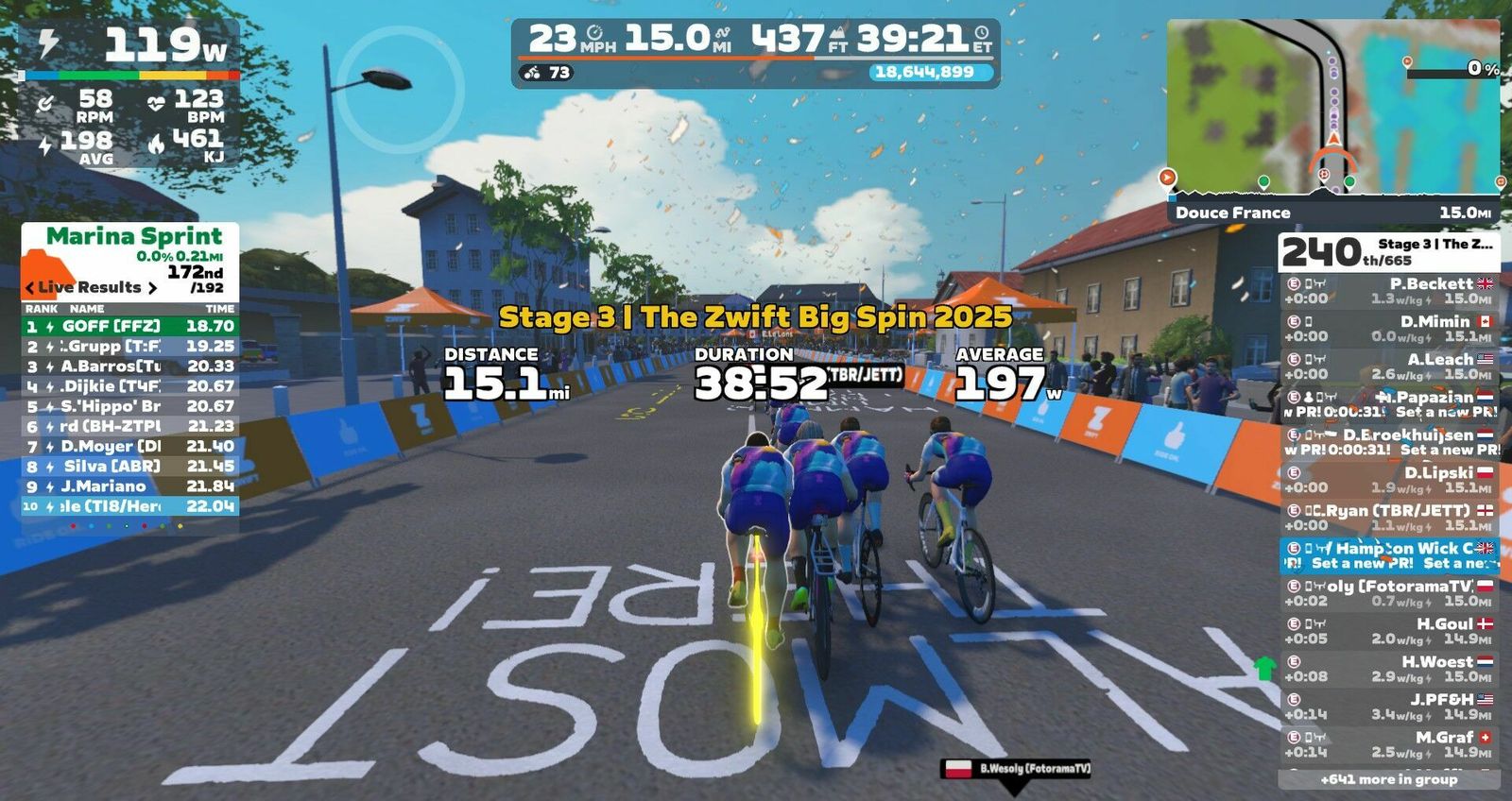The image size is (1512, 801).
Task: Select Silva [ABR] leaderboard row
Action: (129, 467)
